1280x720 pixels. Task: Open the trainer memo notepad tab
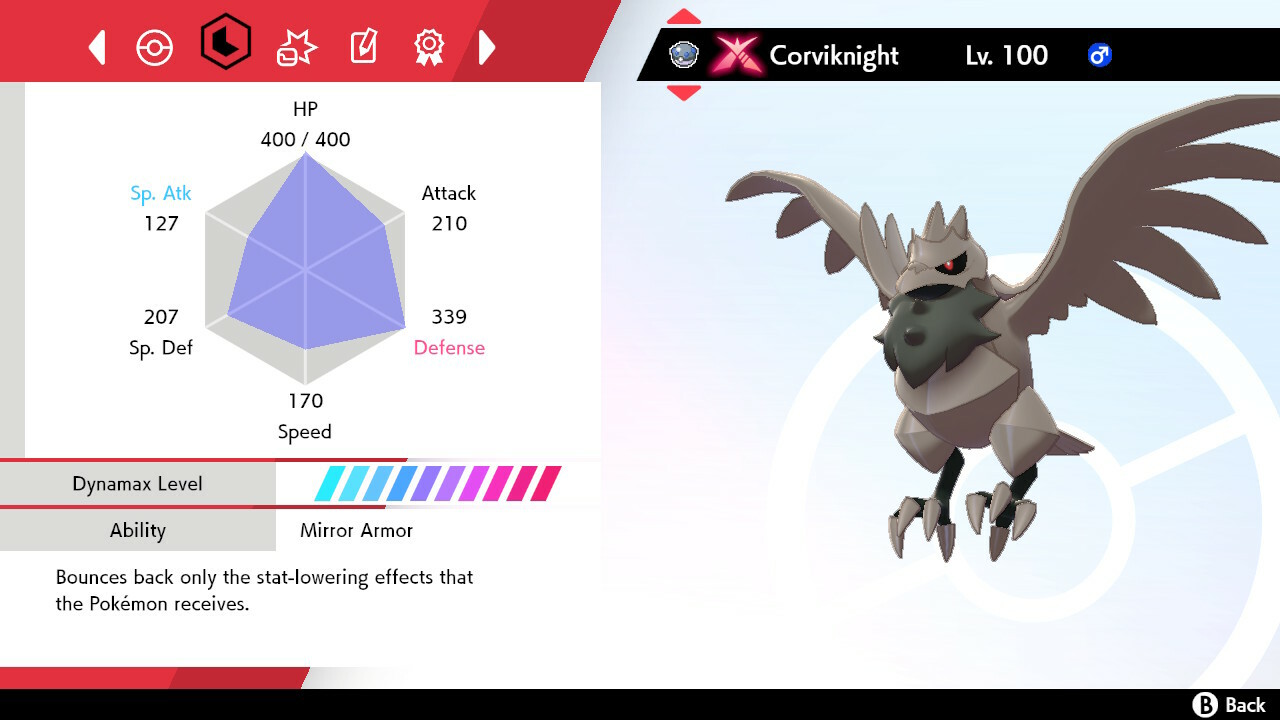pyautogui.click(x=363, y=46)
